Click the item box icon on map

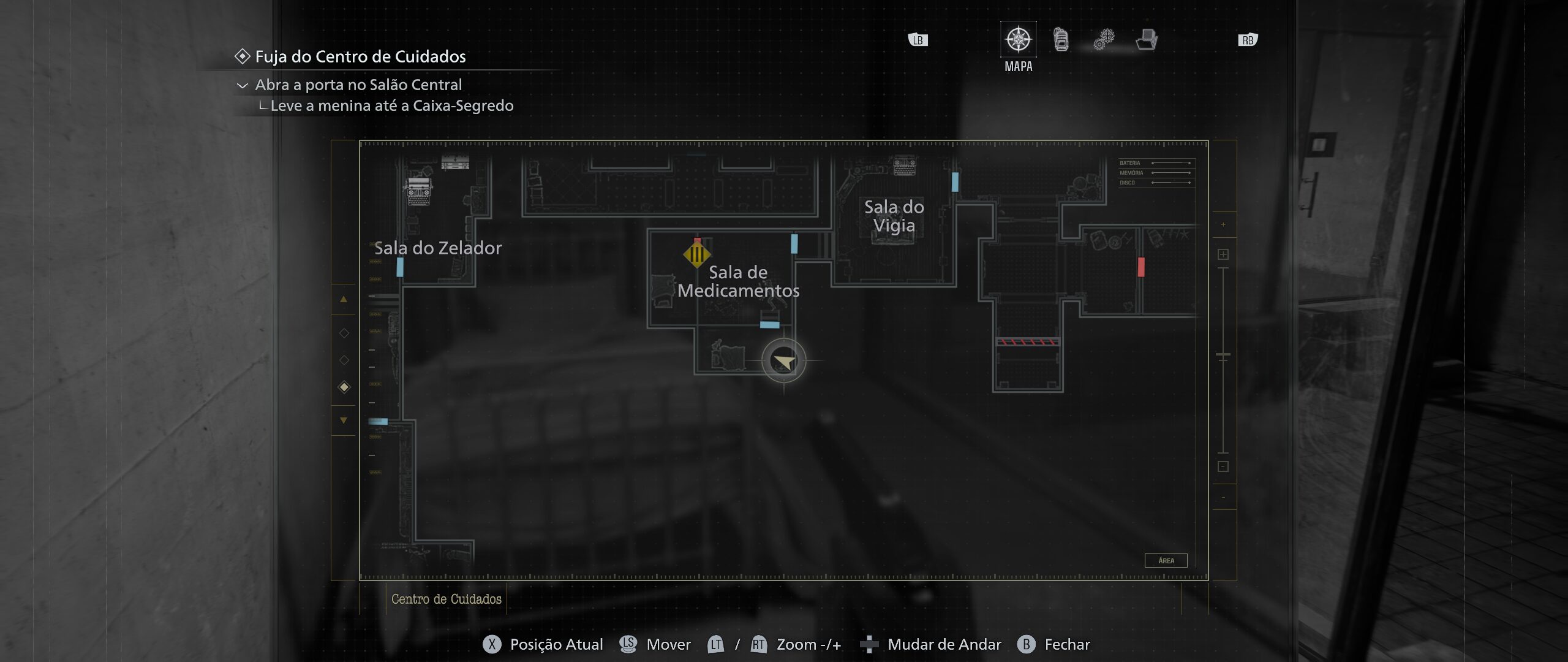pyautogui.click(x=454, y=162)
